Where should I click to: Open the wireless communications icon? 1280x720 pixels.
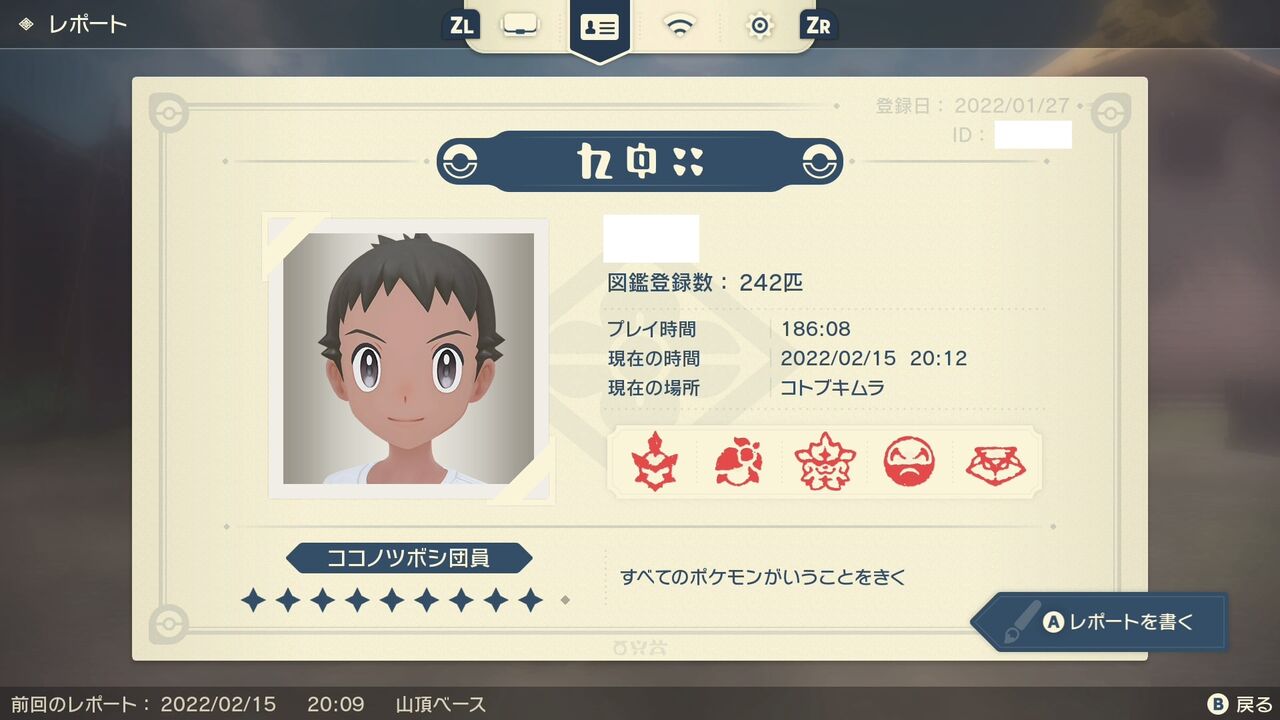(x=680, y=26)
